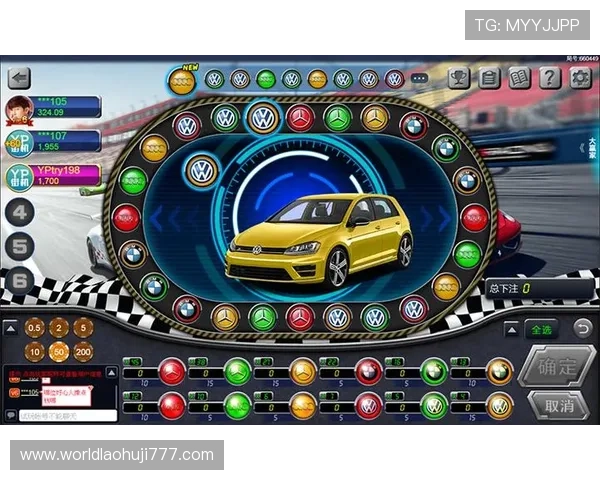Click the undo arrow beside 全选

point(581,327)
